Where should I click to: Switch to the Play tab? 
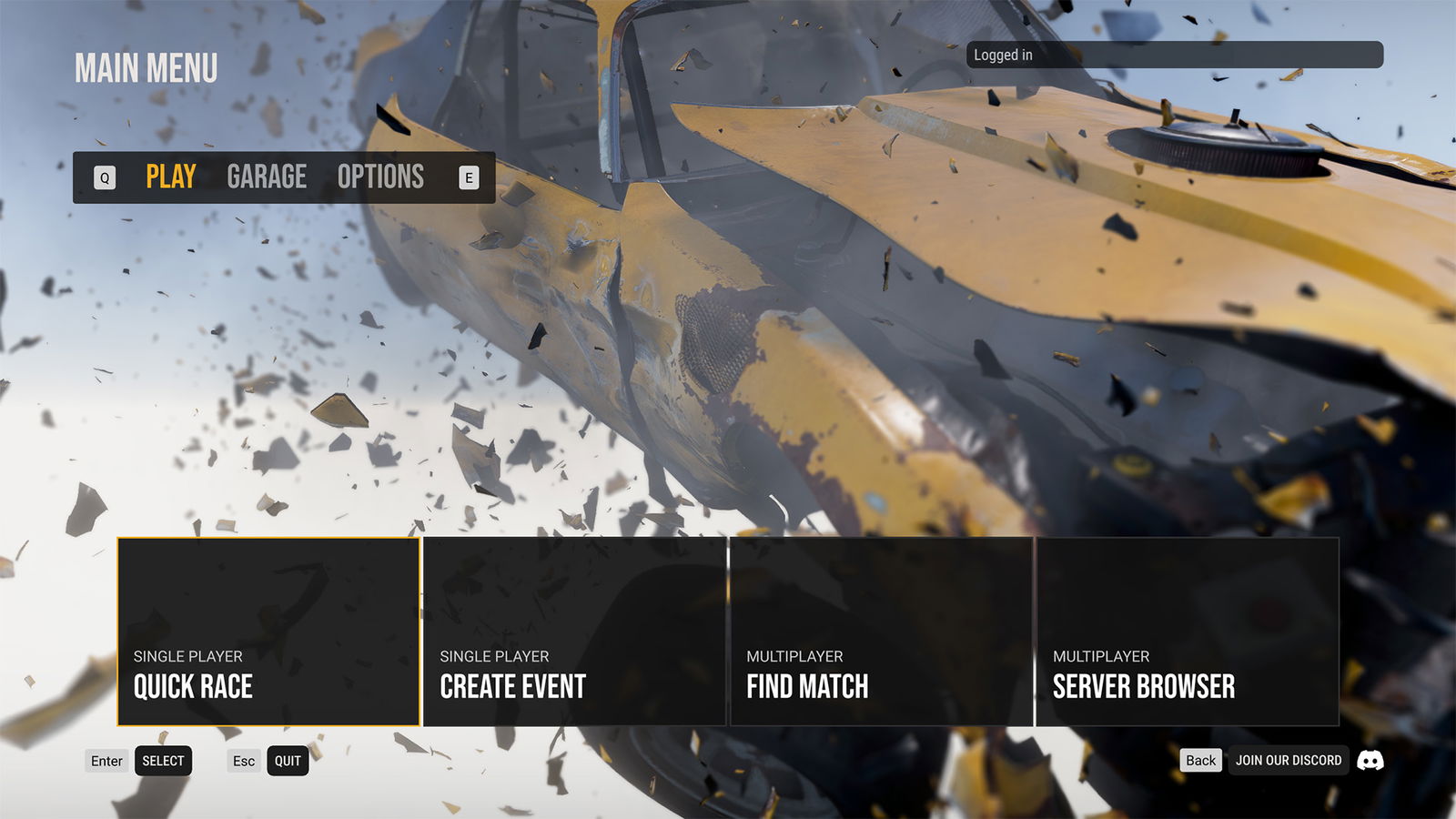[171, 177]
